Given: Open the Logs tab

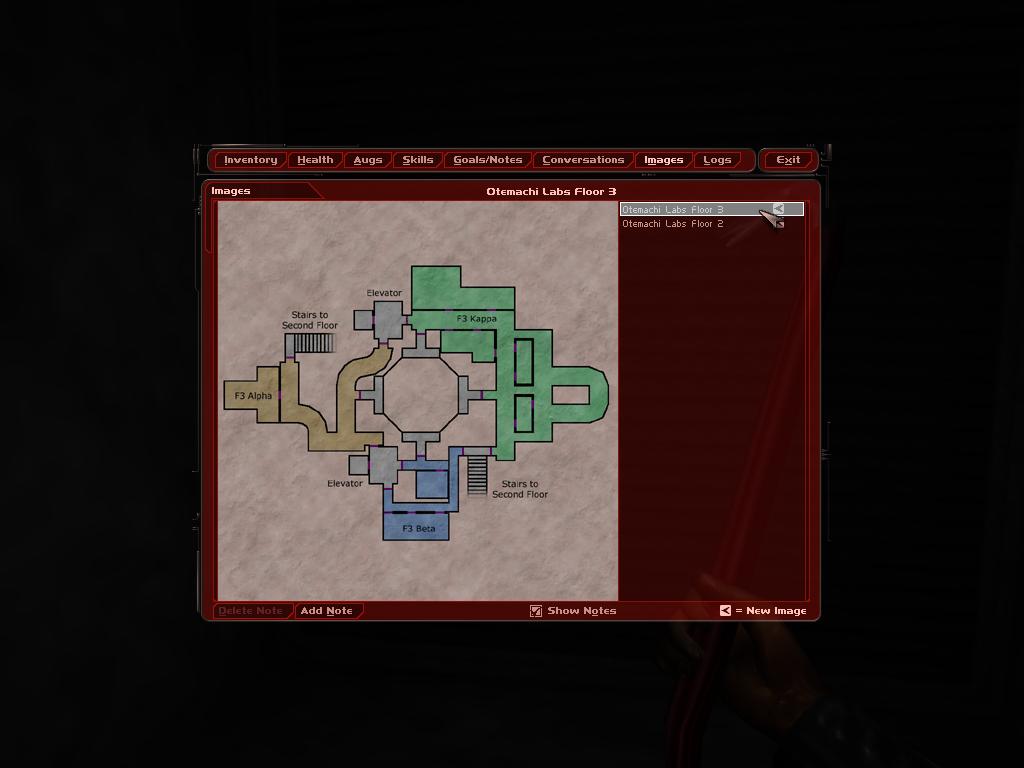Looking at the screenshot, I should click(x=717, y=160).
